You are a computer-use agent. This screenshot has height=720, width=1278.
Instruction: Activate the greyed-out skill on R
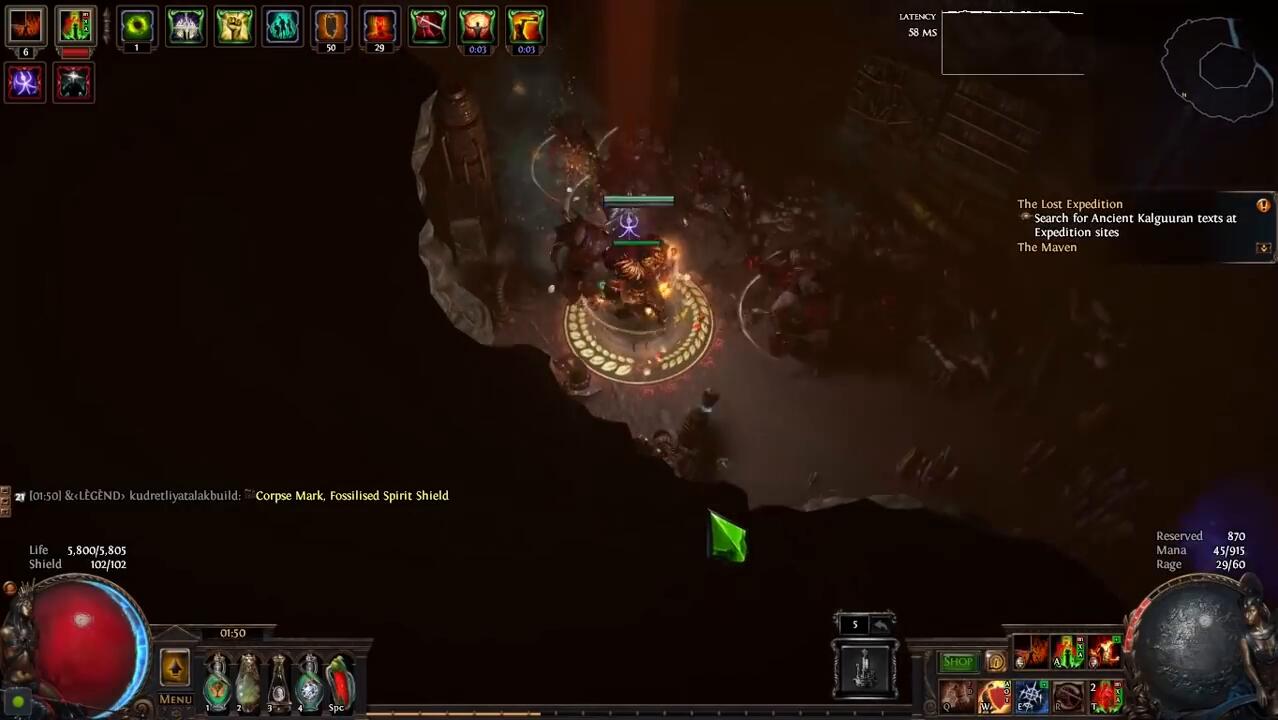[x=1068, y=696]
